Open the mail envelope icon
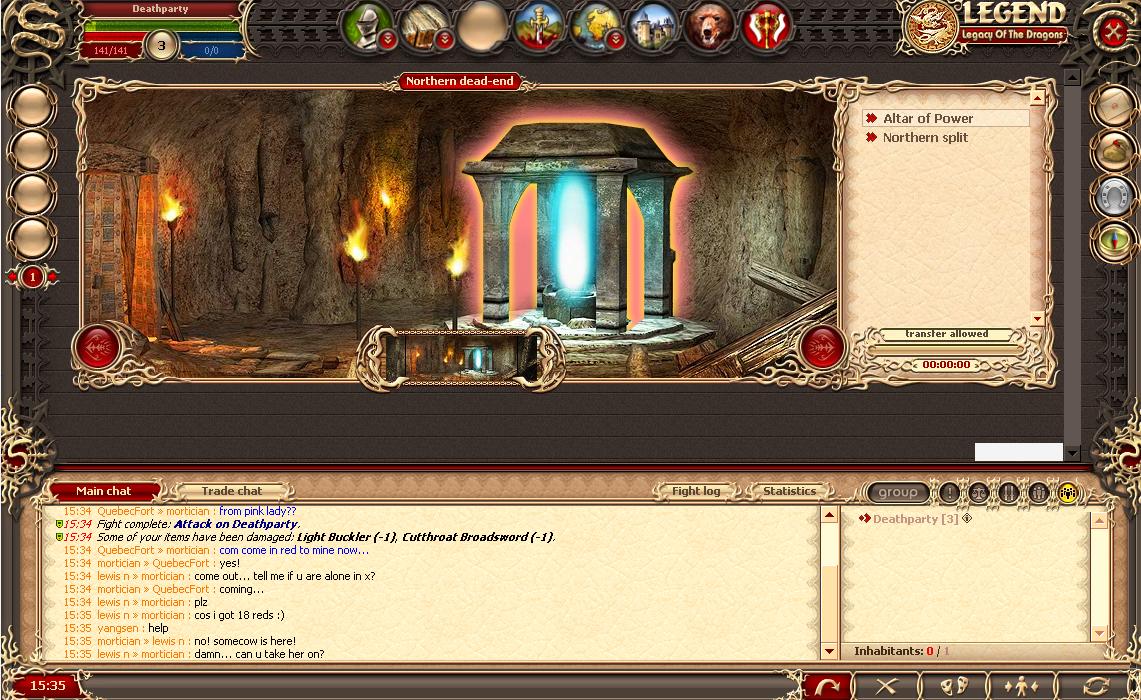This screenshot has height=700, width=1141. [1112, 105]
